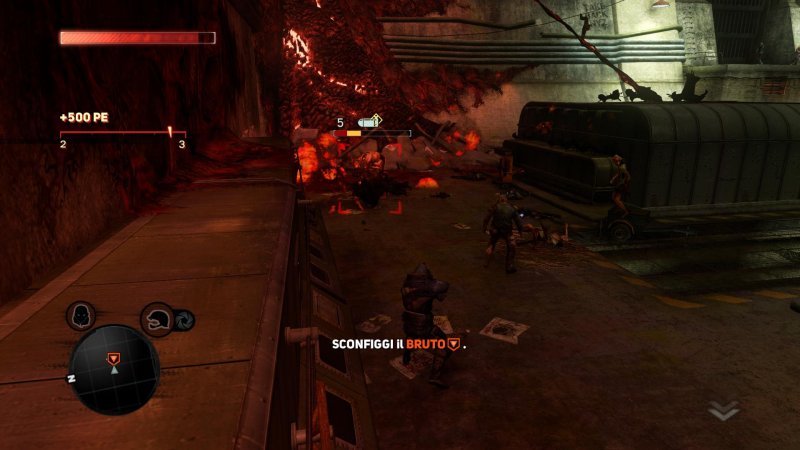Viewport: 800px width, 450px height.
Task: Select the camera shutter icon
Action: pyautogui.click(x=185, y=321)
